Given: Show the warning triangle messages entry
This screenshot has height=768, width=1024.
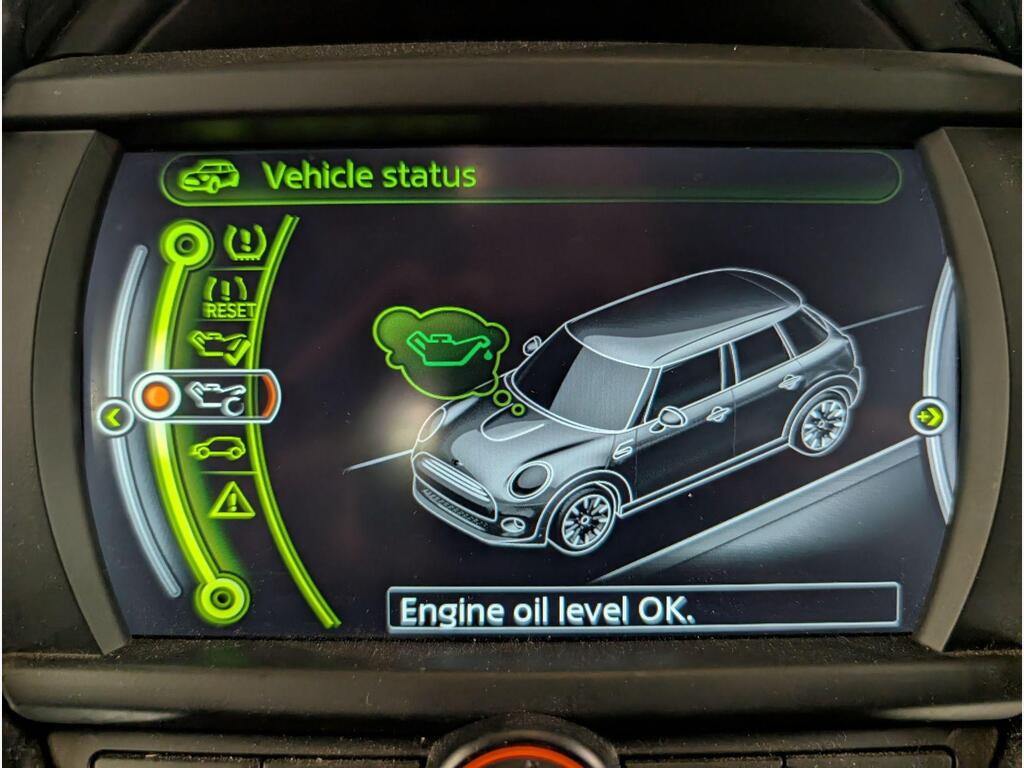Looking at the screenshot, I should tap(232, 497).
